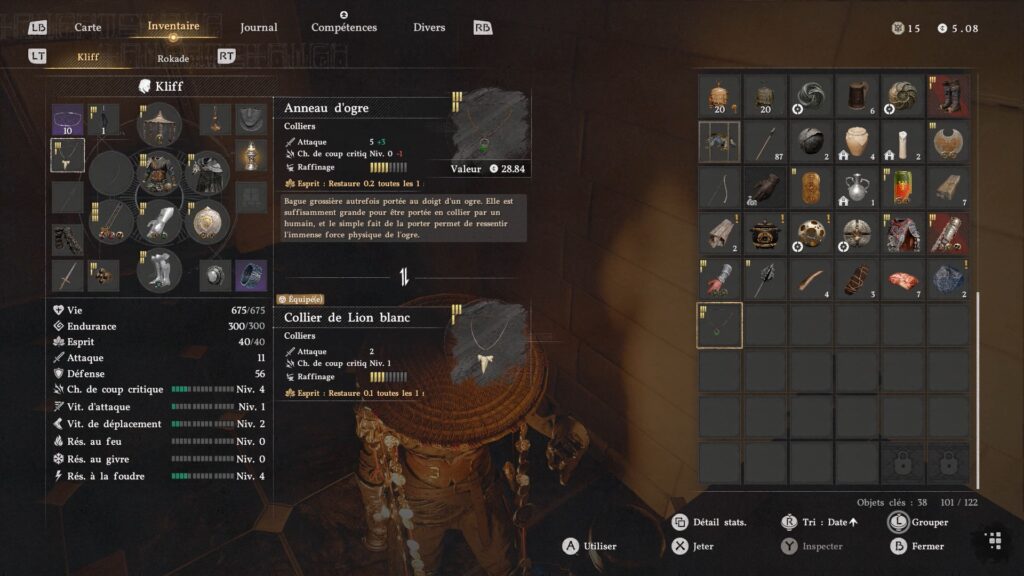Choose the green and red tower shield
The image size is (1024, 576).
(x=903, y=188)
